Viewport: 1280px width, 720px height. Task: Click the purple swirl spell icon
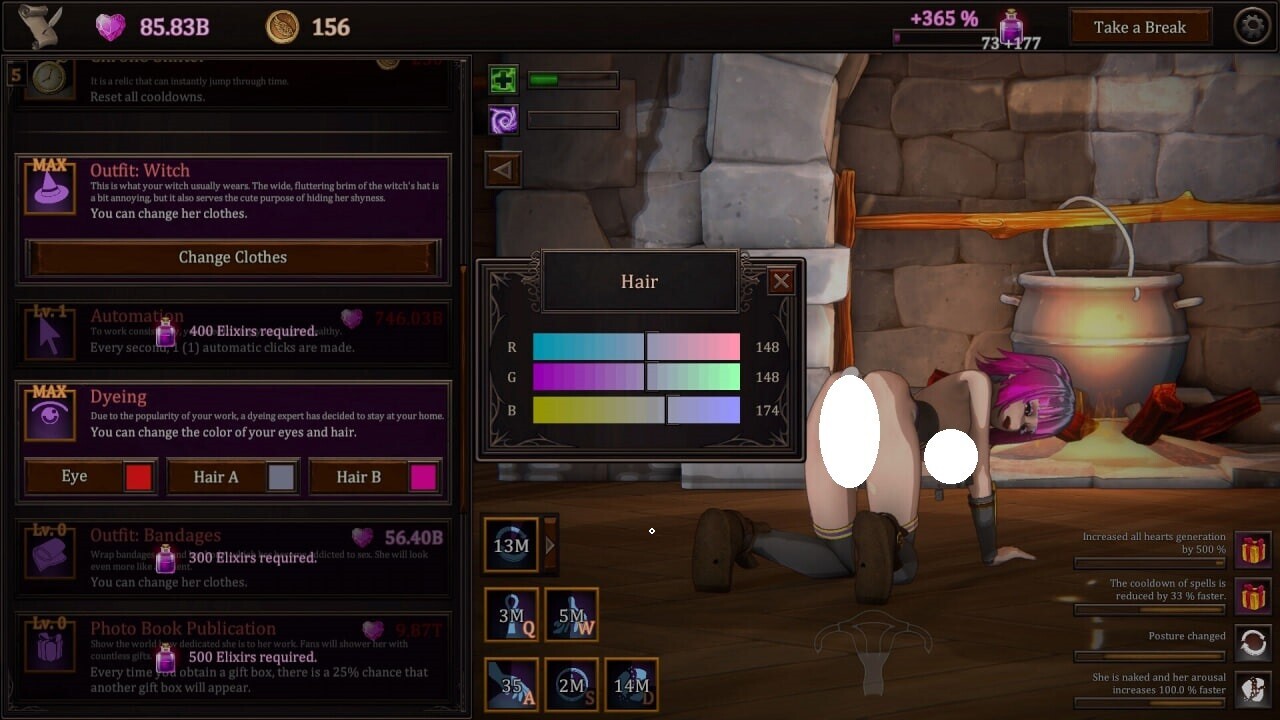pos(503,119)
